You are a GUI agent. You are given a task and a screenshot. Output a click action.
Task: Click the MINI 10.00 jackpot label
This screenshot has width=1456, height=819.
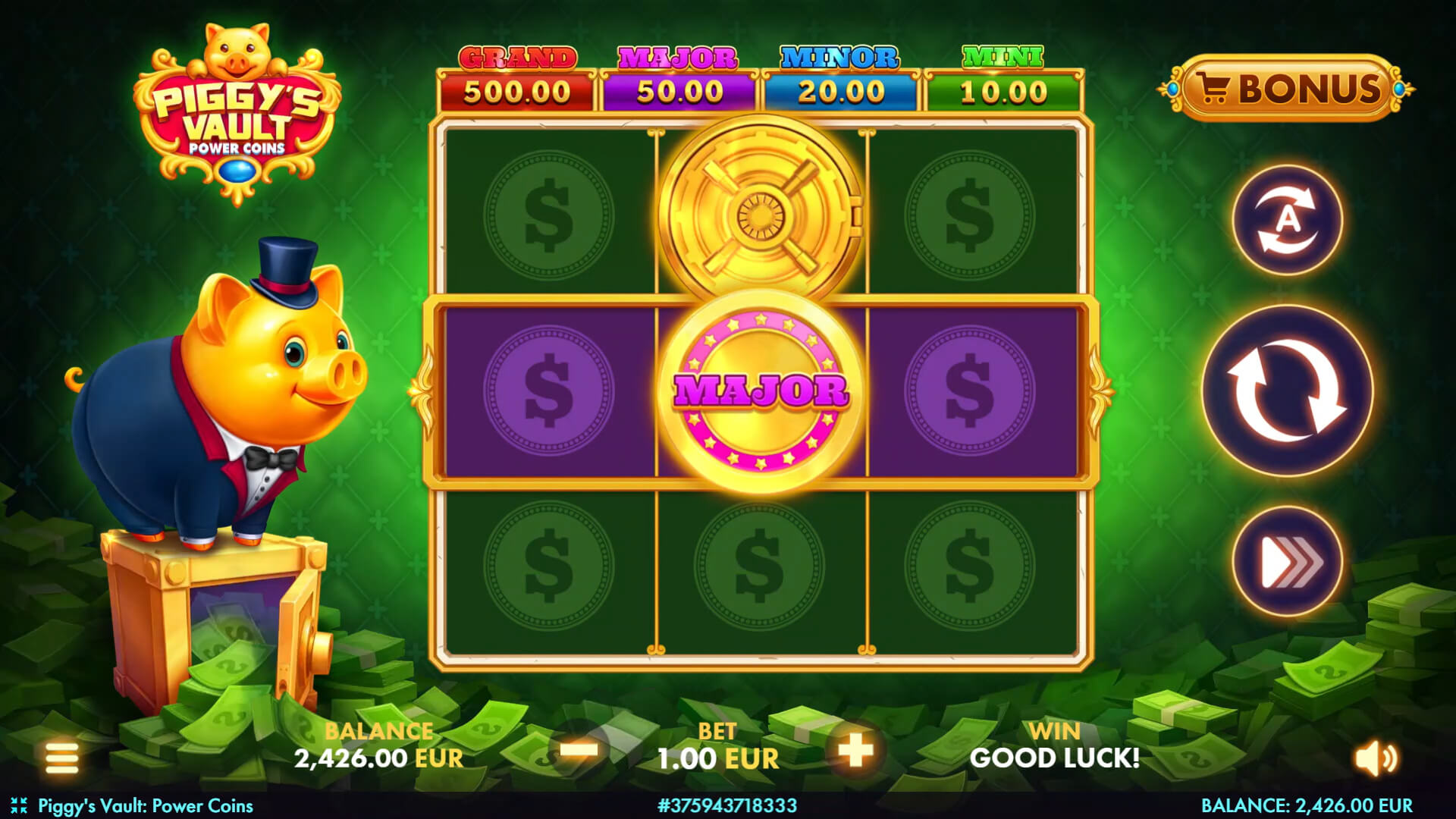click(1003, 80)
